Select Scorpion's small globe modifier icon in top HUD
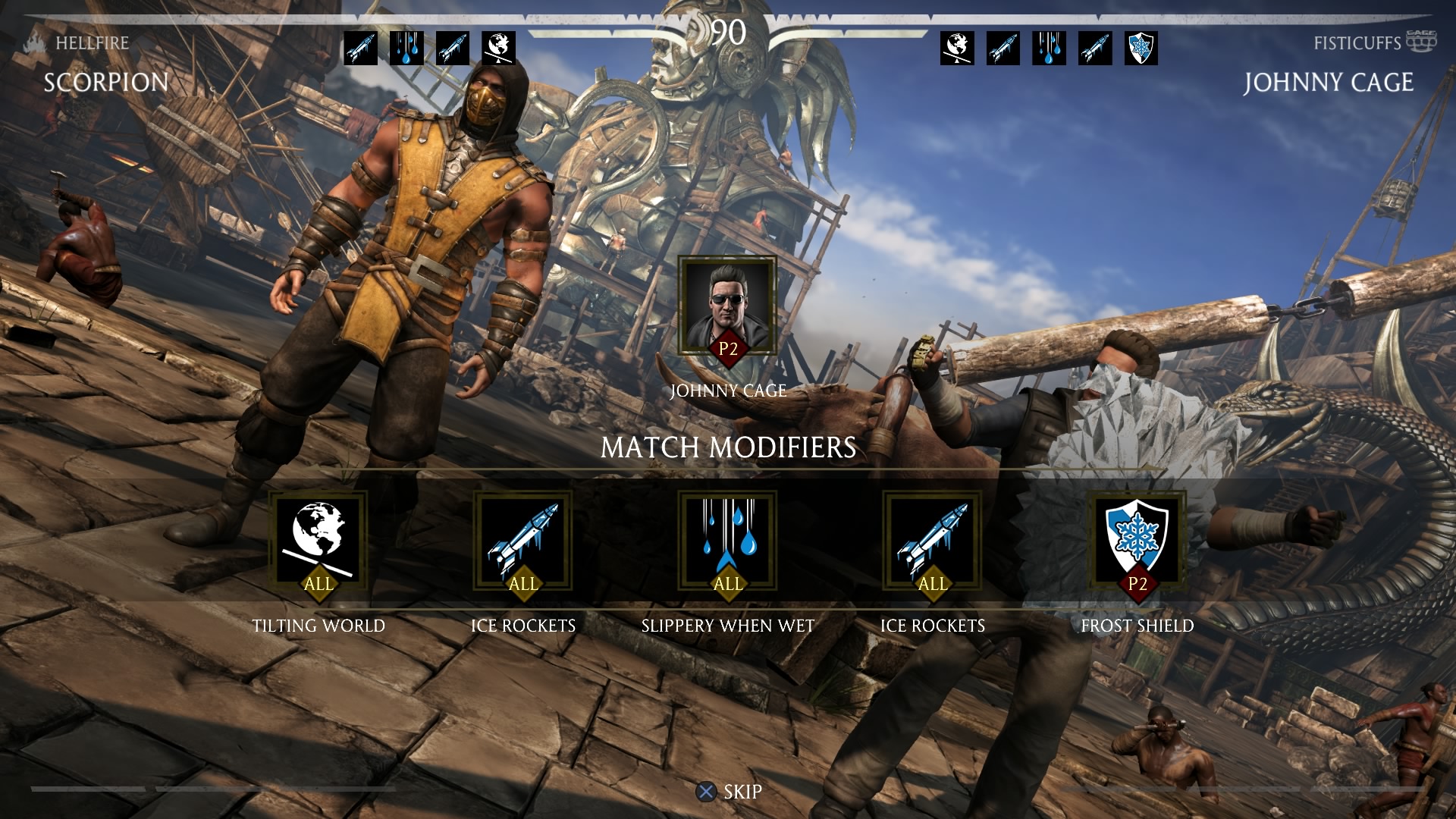 pos(499,48)
